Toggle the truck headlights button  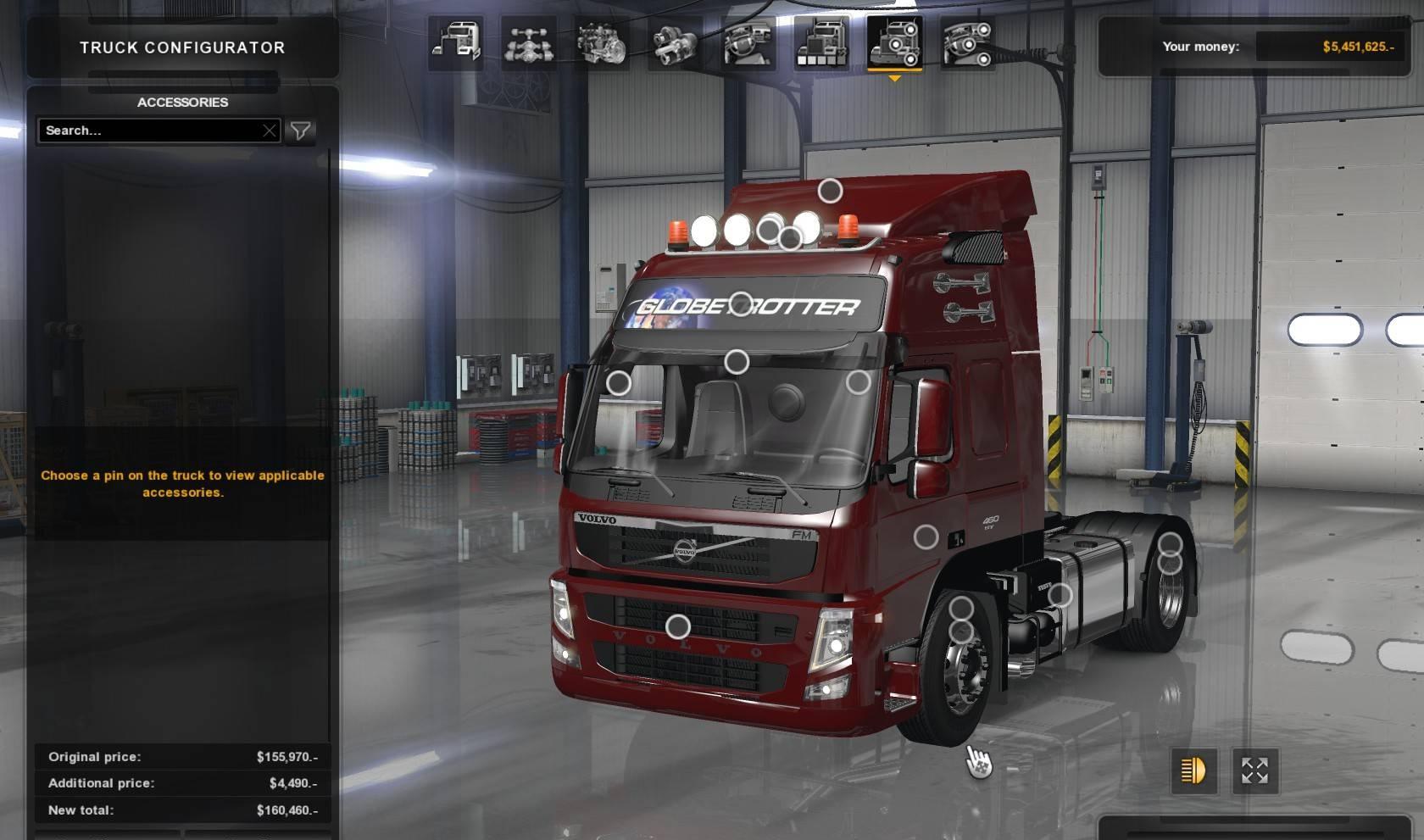coord(1193,770)
